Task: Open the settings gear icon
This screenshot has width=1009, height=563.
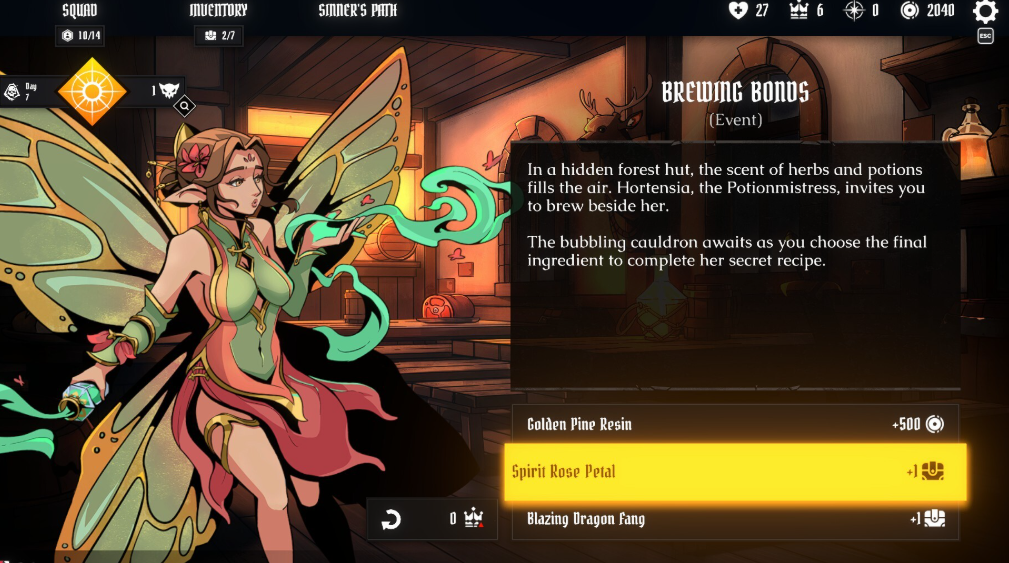Action: [985, 12]
